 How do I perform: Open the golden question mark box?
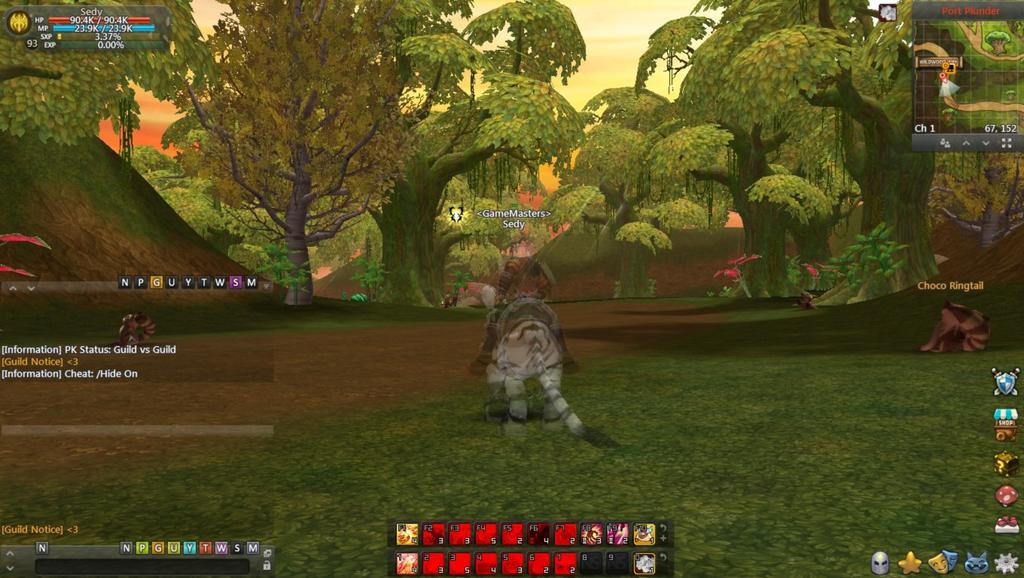pyautogui.click(x=1006, y=464)
